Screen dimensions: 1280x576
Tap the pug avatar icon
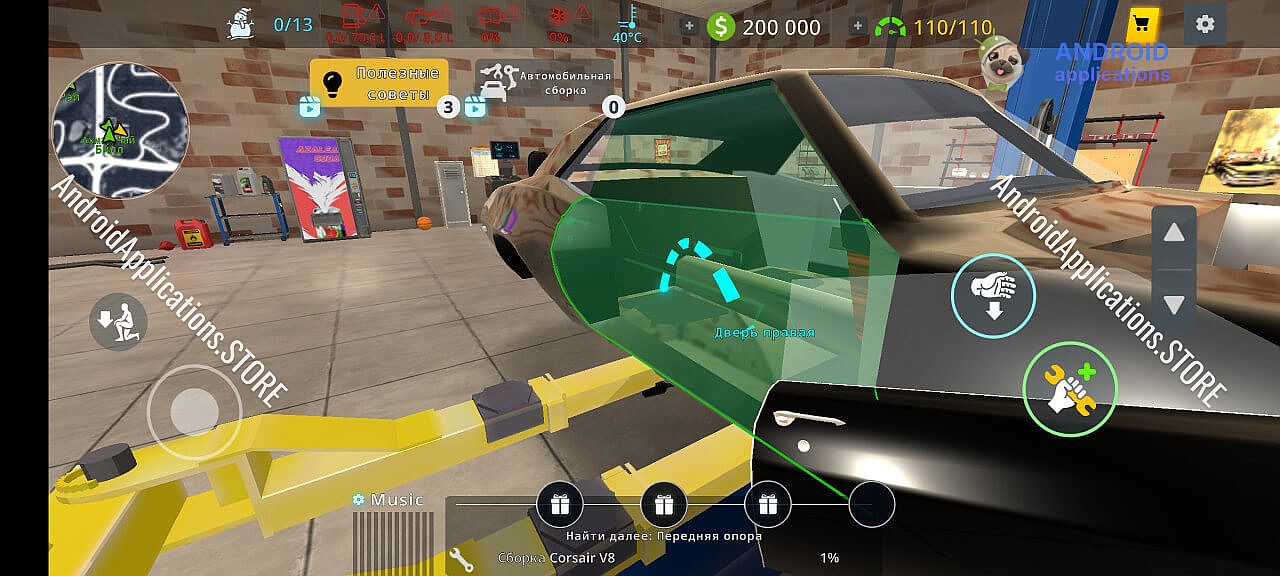tap(998, 65)
